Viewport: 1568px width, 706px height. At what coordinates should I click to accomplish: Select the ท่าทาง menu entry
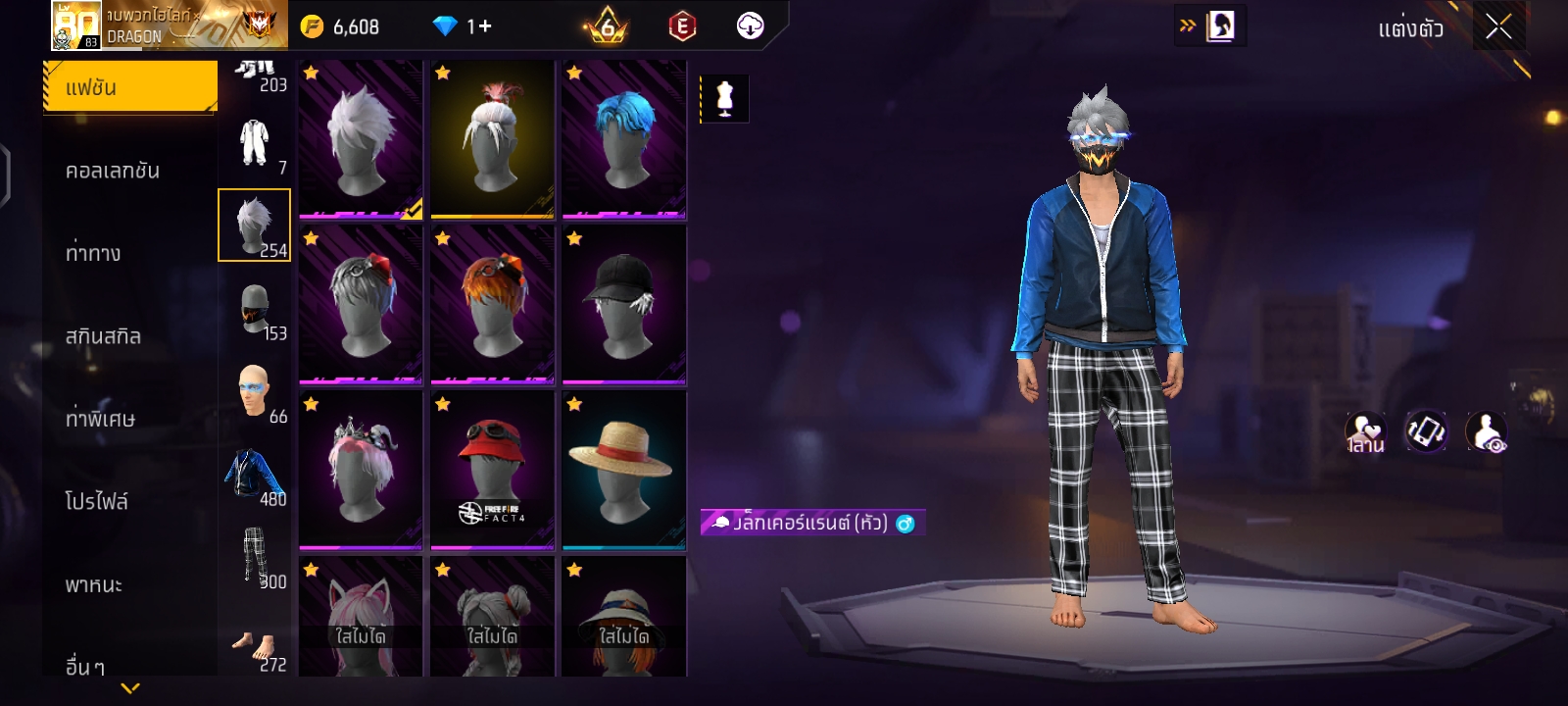[x=93, y=253]
